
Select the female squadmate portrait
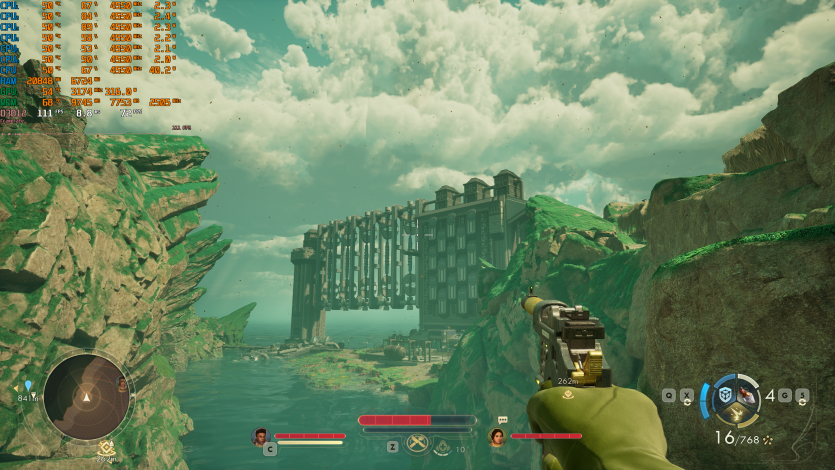coord(497,436)
